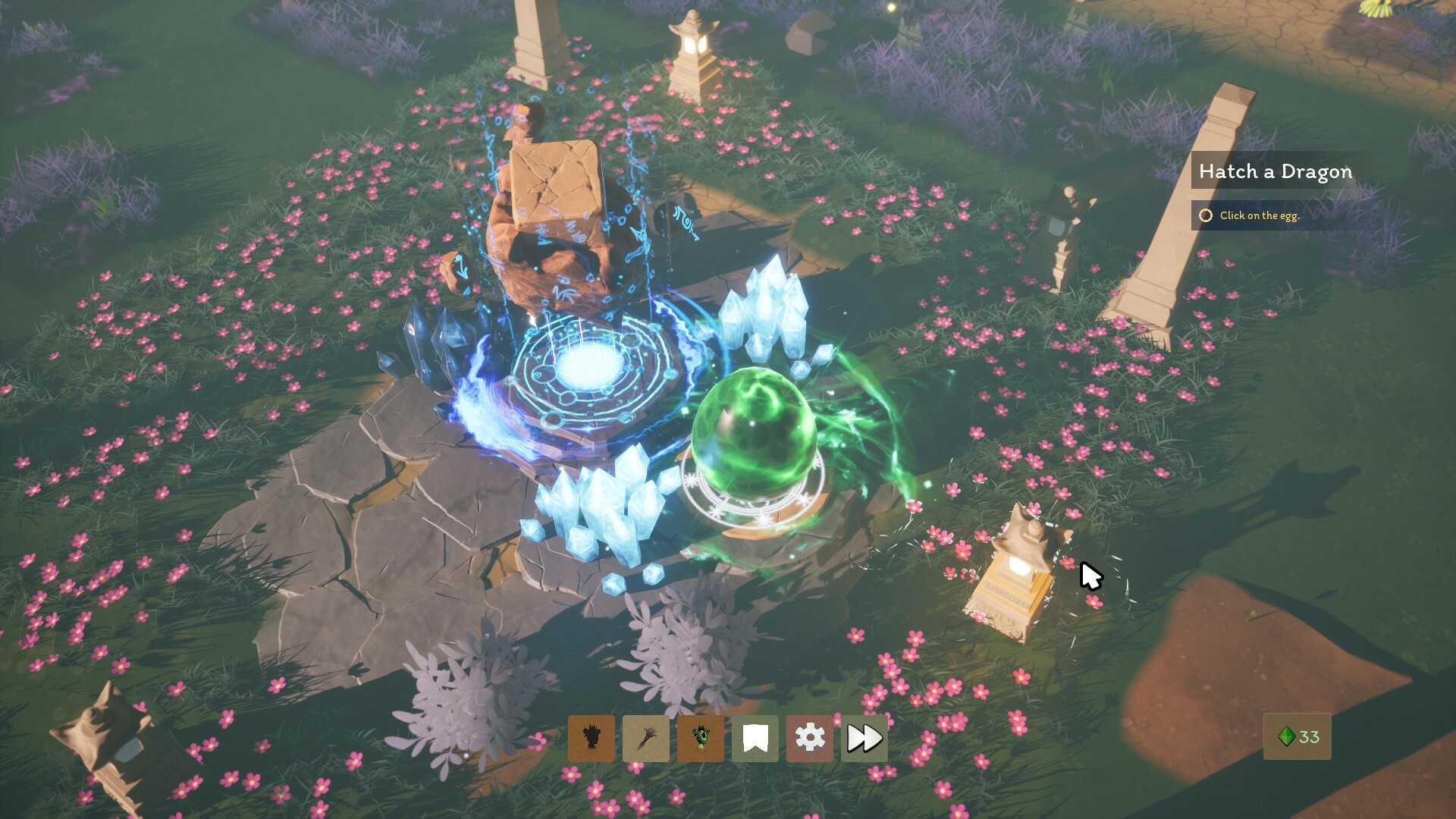Viewport: 1456px width, 819px height.
Task: Open the settings gear icon
Action: click(809, 736)
